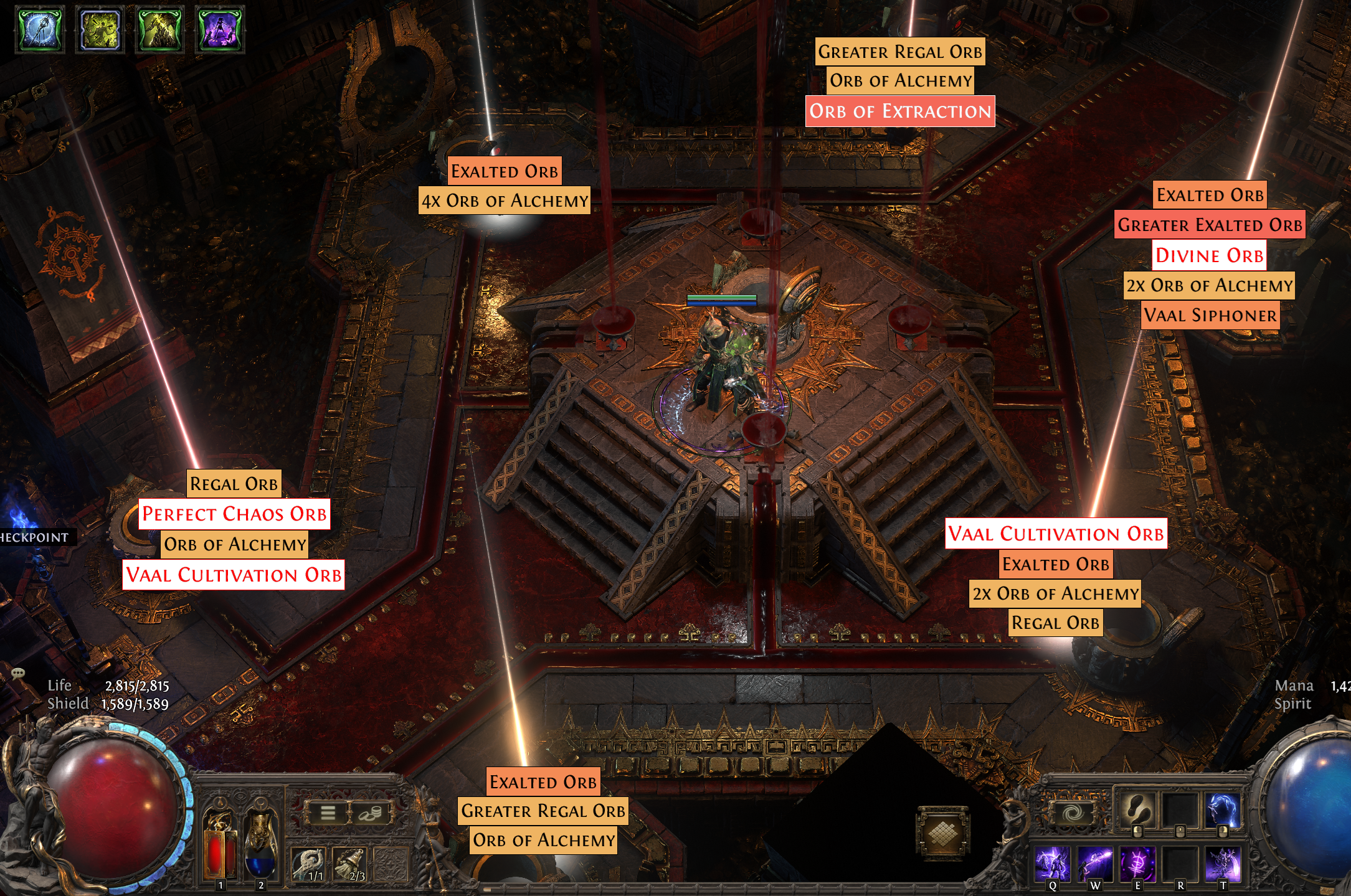Open the coin stack shop button
This screenshot has height=896, width=1351.
tap(369, 813)
